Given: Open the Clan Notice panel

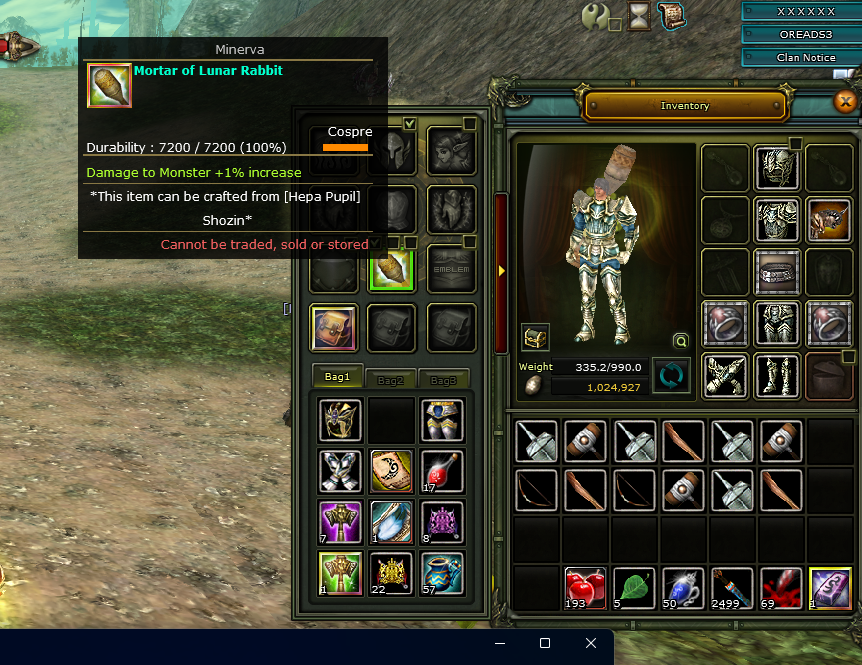Looking at the screenshot, I should [x=805, y=57].
